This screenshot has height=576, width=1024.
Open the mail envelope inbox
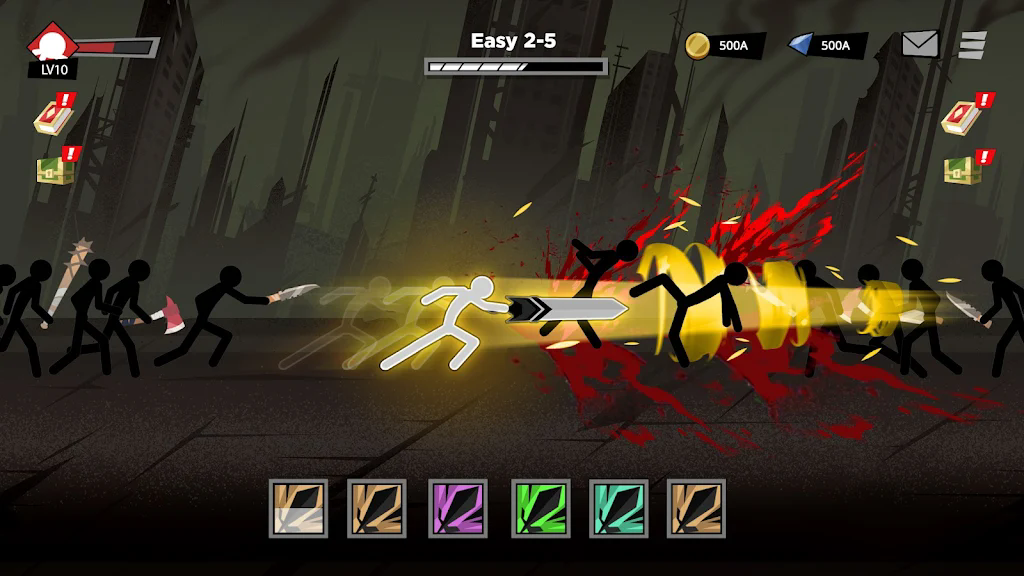tap(920, 44)
